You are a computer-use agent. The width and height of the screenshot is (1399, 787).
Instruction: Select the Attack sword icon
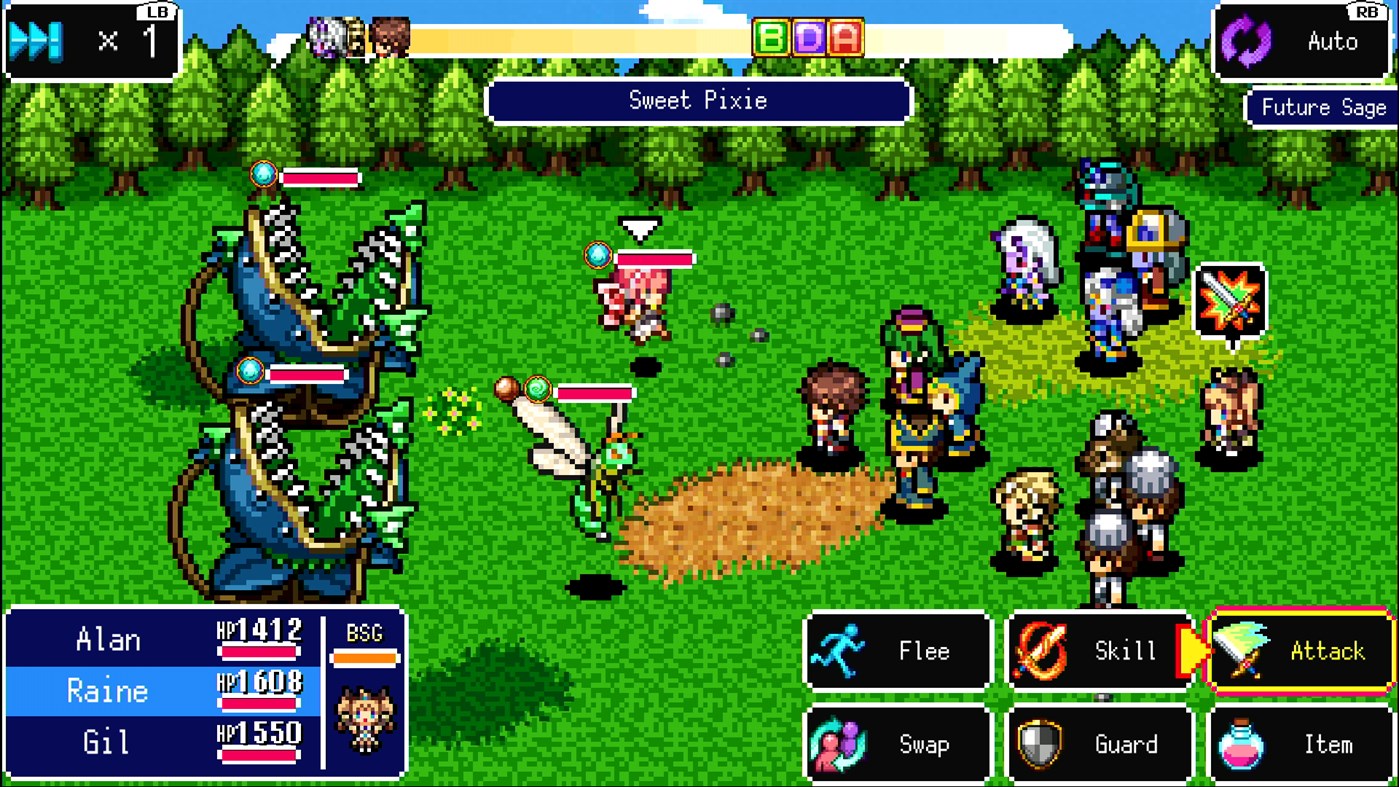click(x=1242, y=650)
